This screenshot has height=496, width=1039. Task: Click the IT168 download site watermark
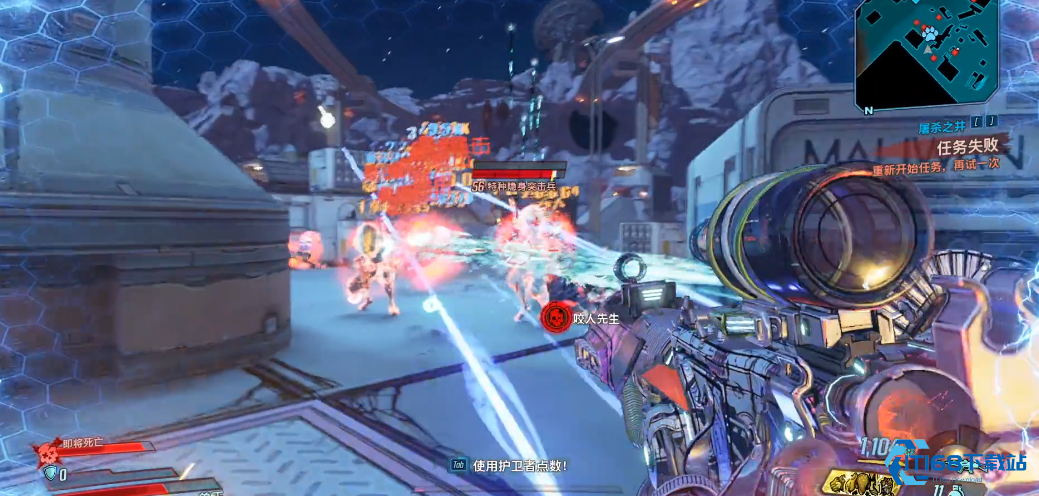[x=959, y=462]
